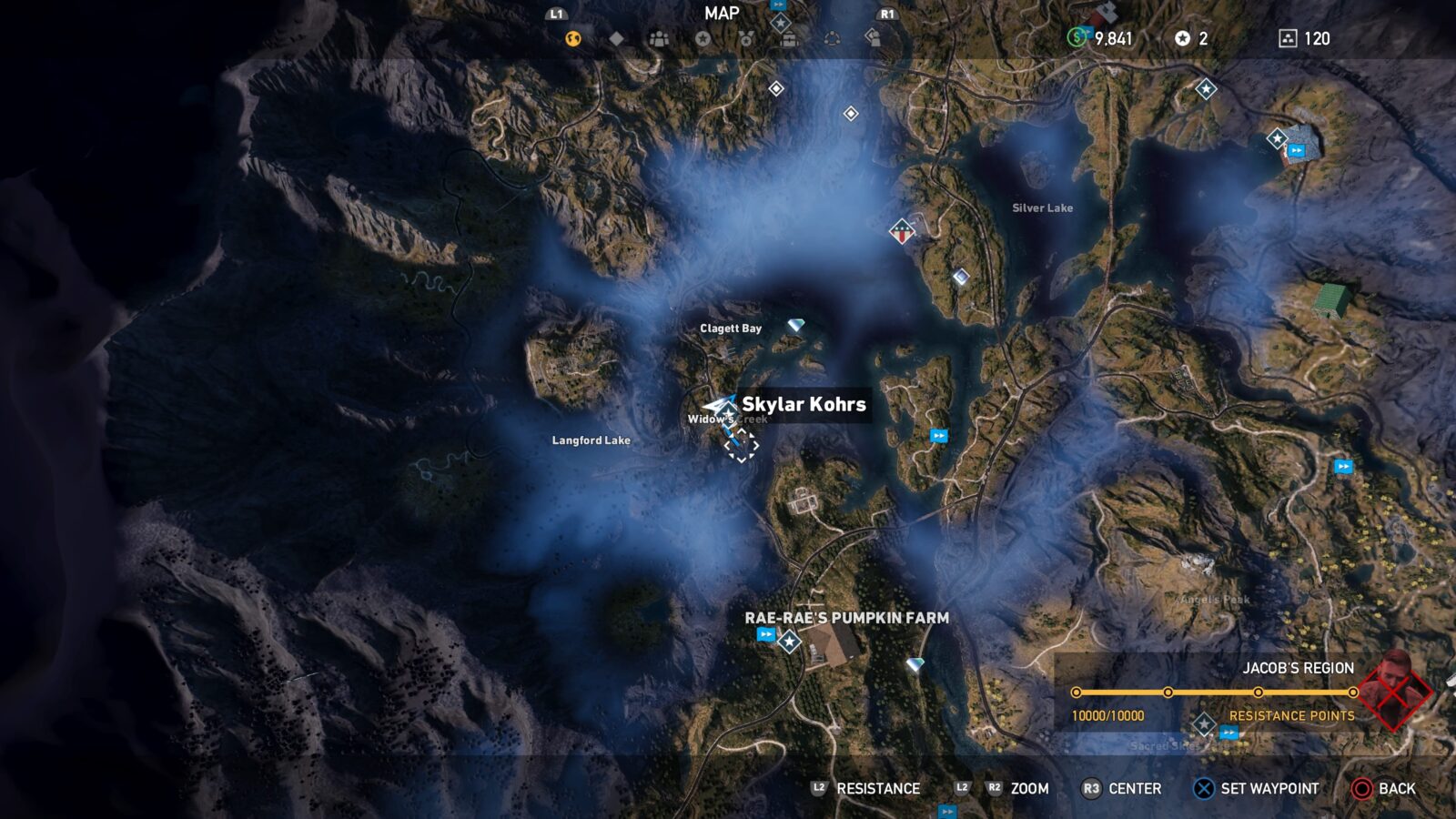Select the American flag shield marker

point(902,230)
